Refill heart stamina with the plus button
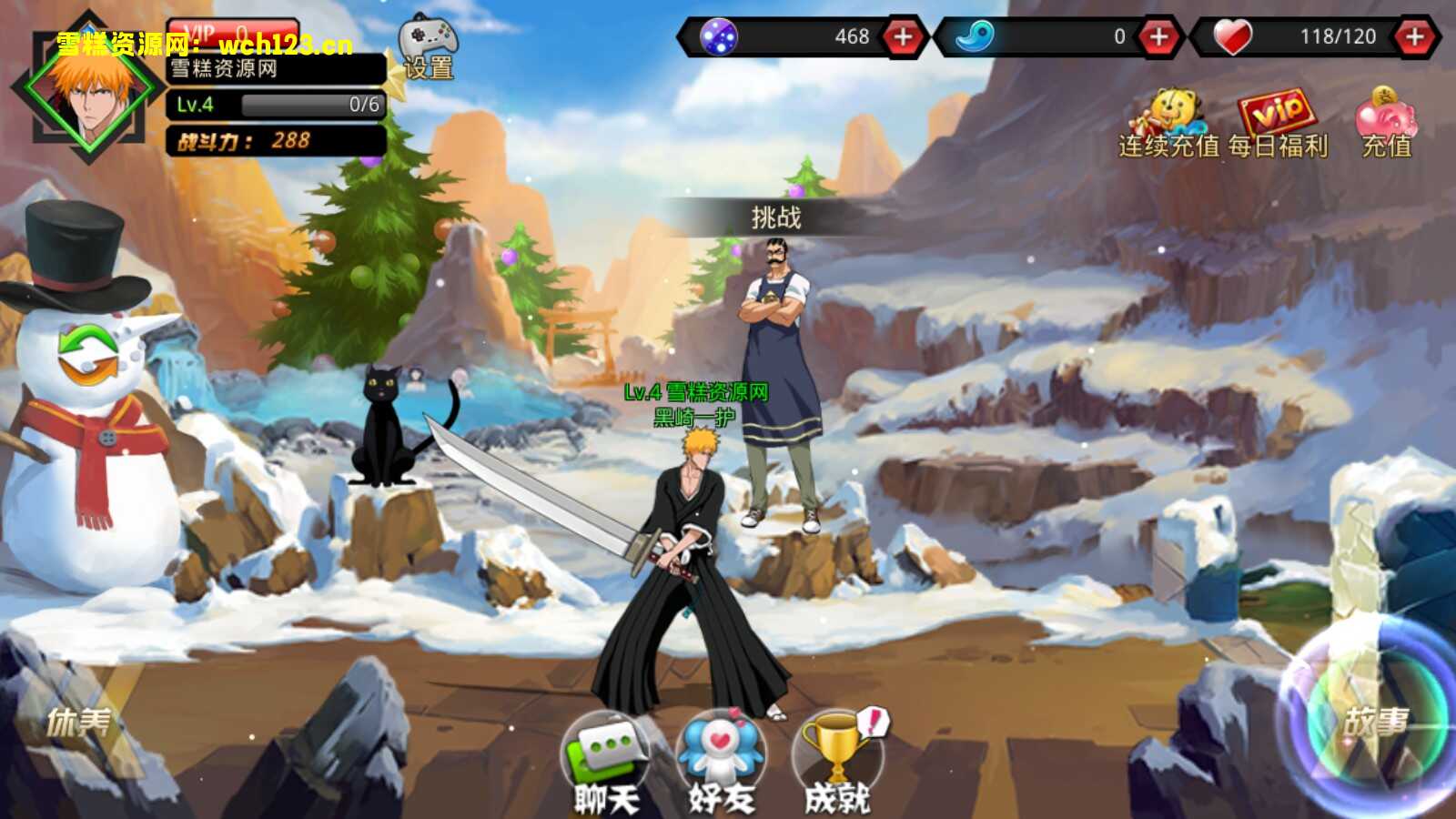1456x819 pixels. [x=1413, y=37]
